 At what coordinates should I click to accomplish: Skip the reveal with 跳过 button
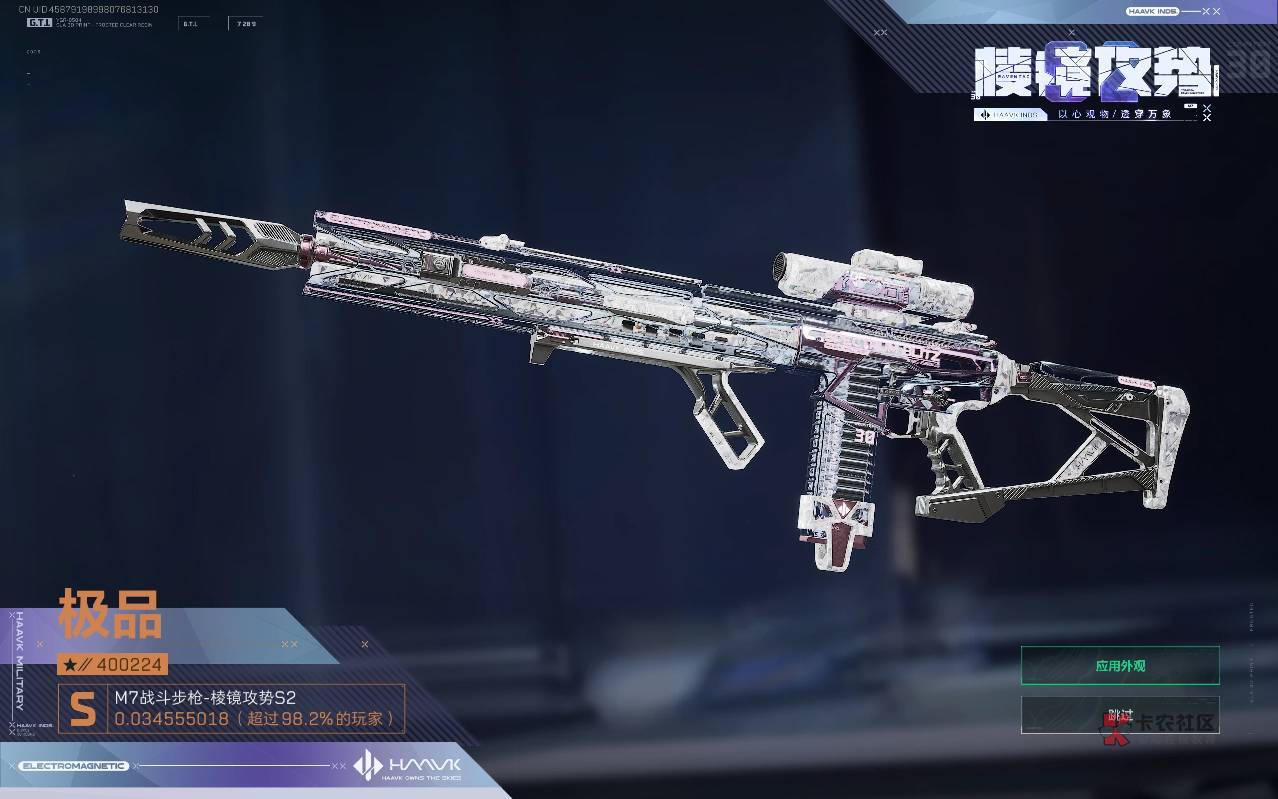[x=1119, y=715]
